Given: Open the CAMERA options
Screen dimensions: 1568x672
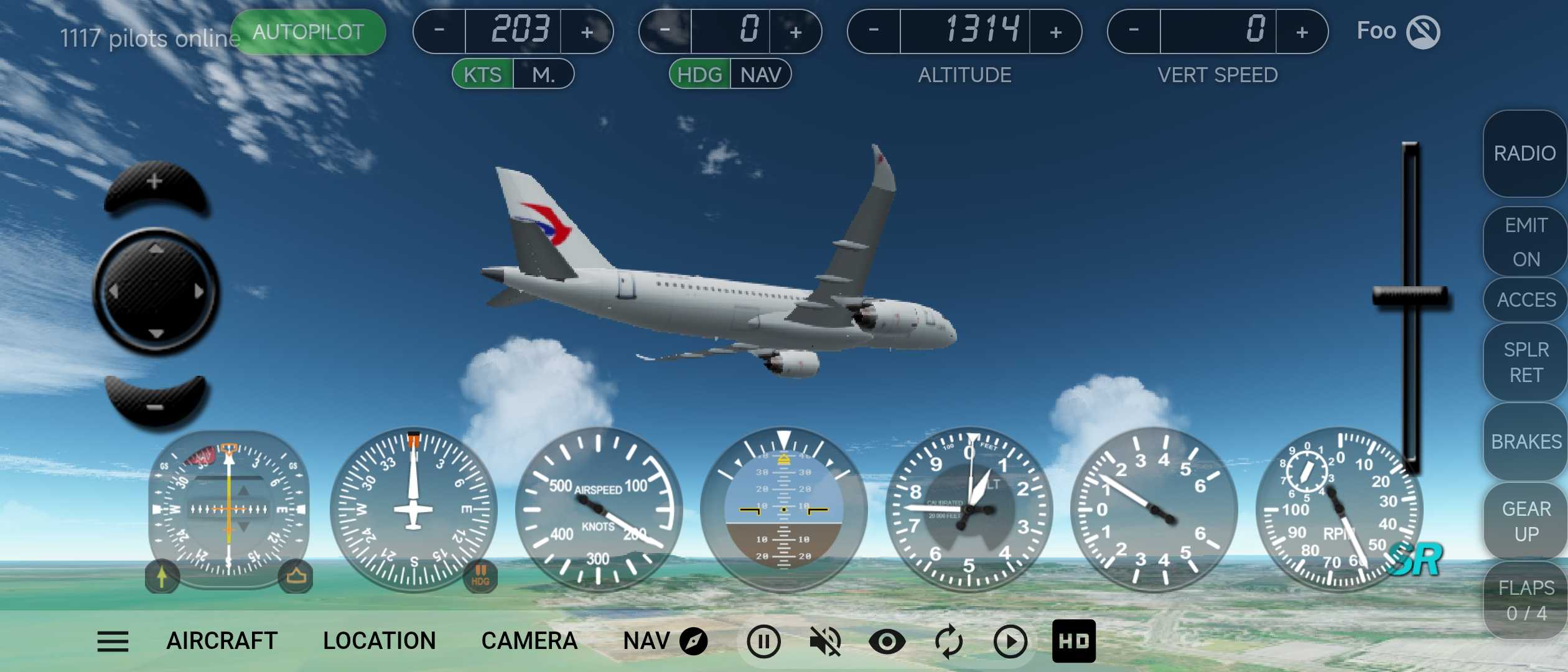Looking at the screenshot, I should [529, 641].
